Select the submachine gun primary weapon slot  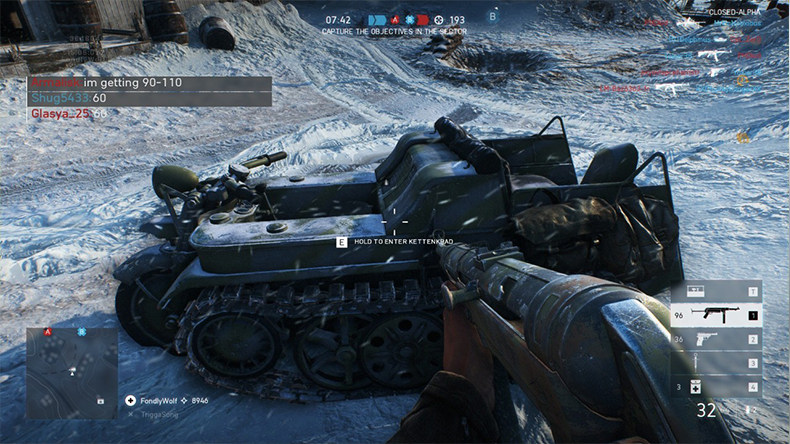[x=714, y=315]
